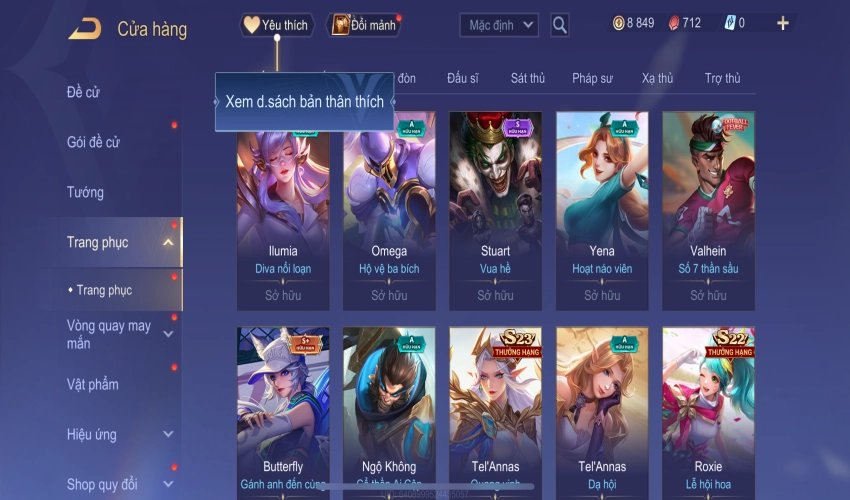Select the Ilumia Diva nổi loạn skin
The image size is (850, 500).
coord(283,210)
